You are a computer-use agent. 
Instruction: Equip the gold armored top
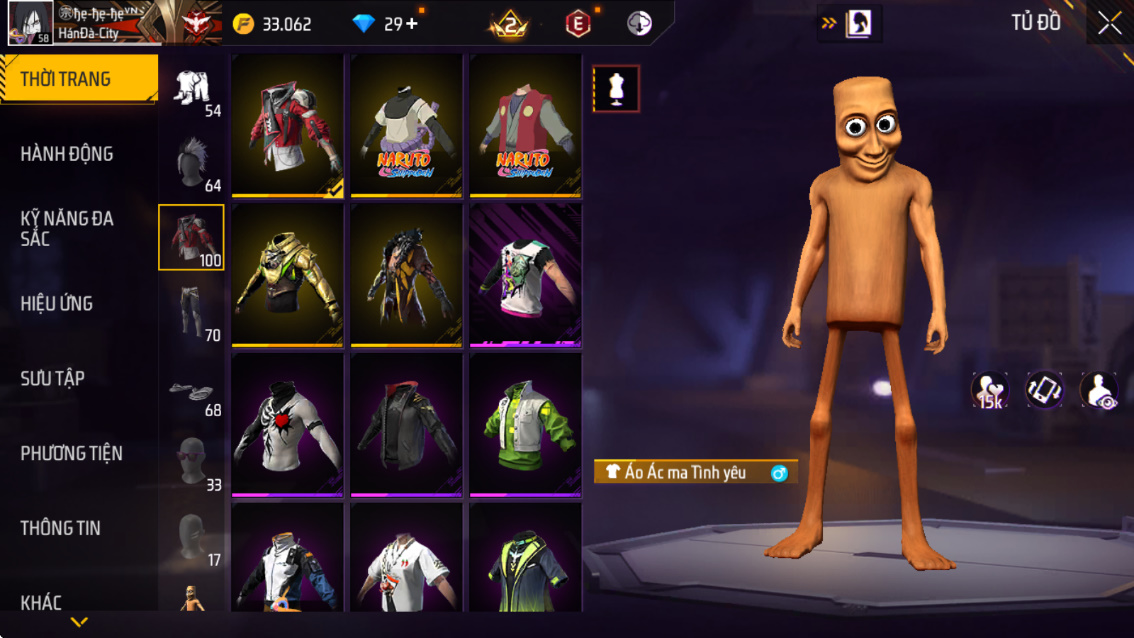point(288,275)
